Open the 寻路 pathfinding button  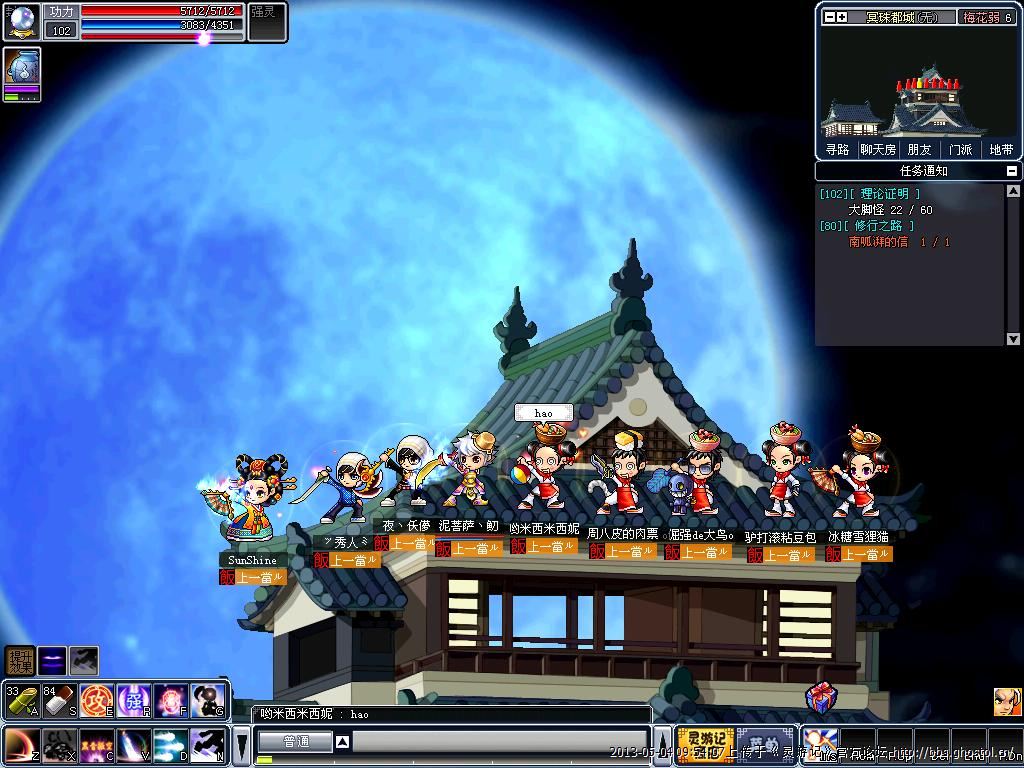[837, 149]
